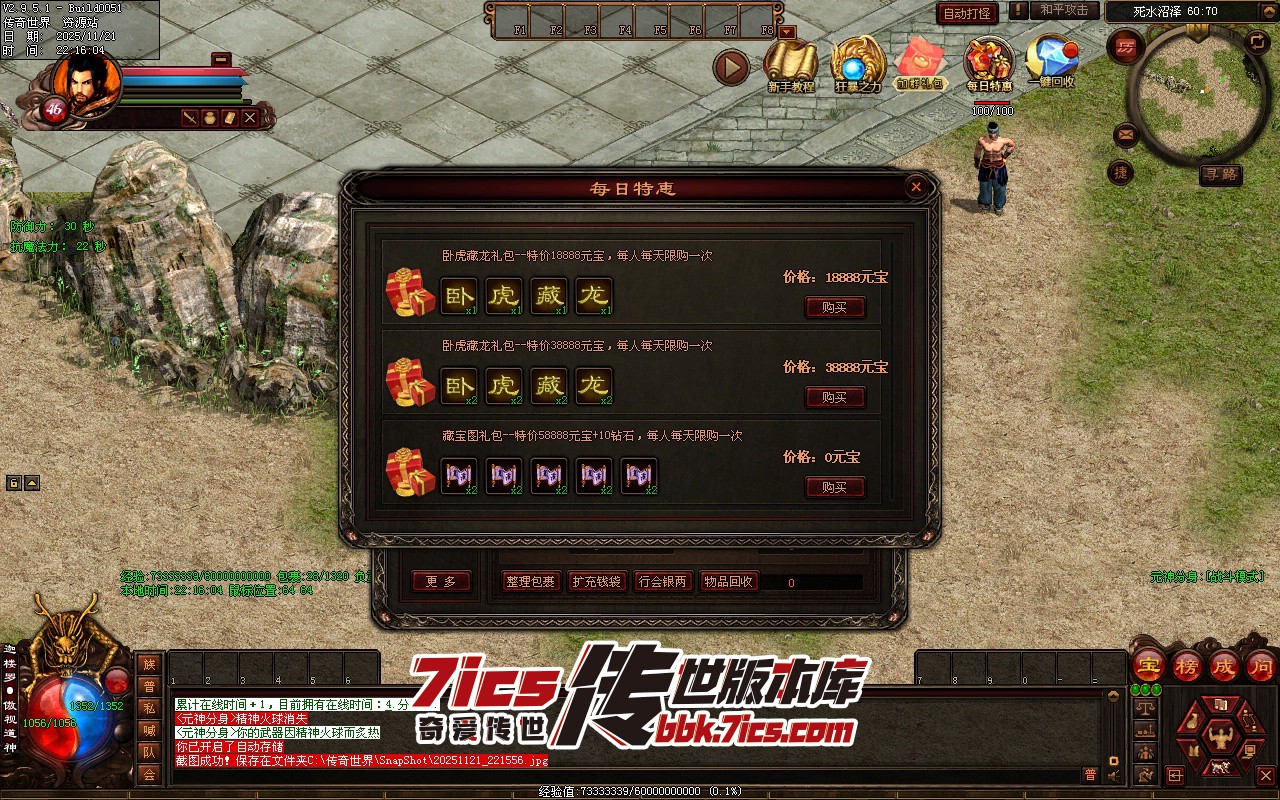Purchase the 38888元宝 gift pack

(835, 397)
